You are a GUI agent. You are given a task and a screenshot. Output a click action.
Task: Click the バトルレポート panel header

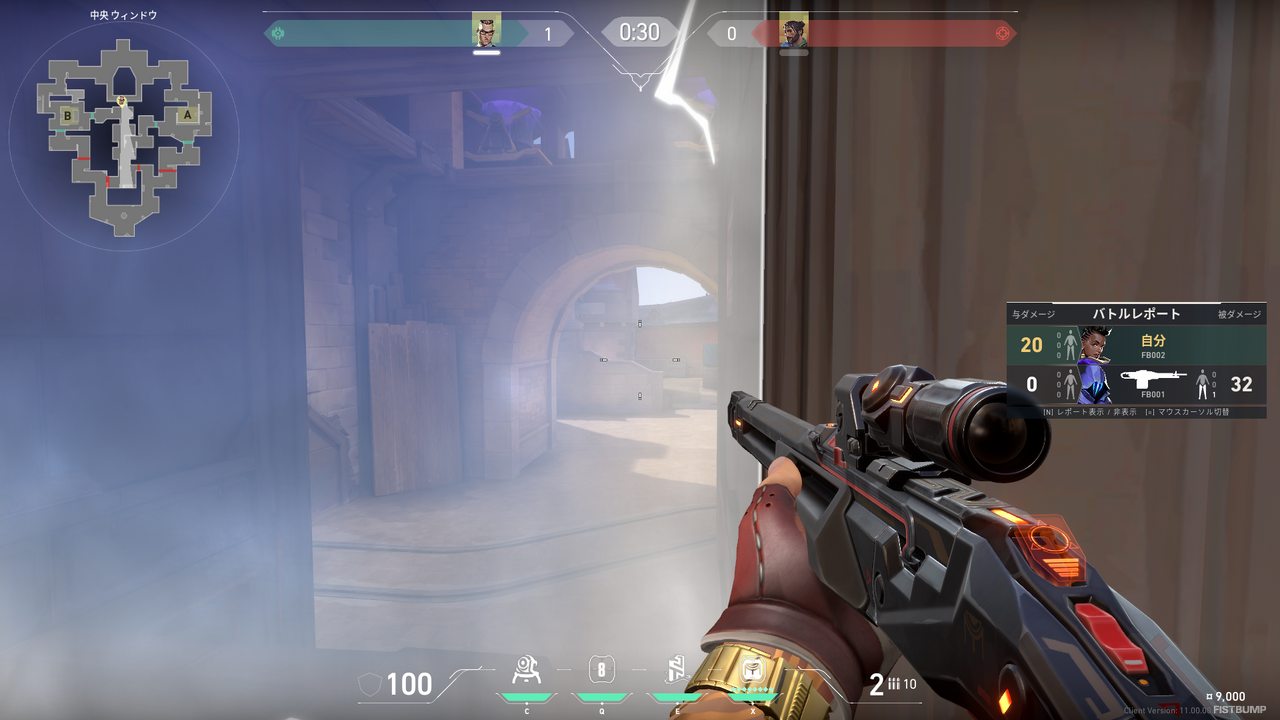click(x=1136, y=314)
